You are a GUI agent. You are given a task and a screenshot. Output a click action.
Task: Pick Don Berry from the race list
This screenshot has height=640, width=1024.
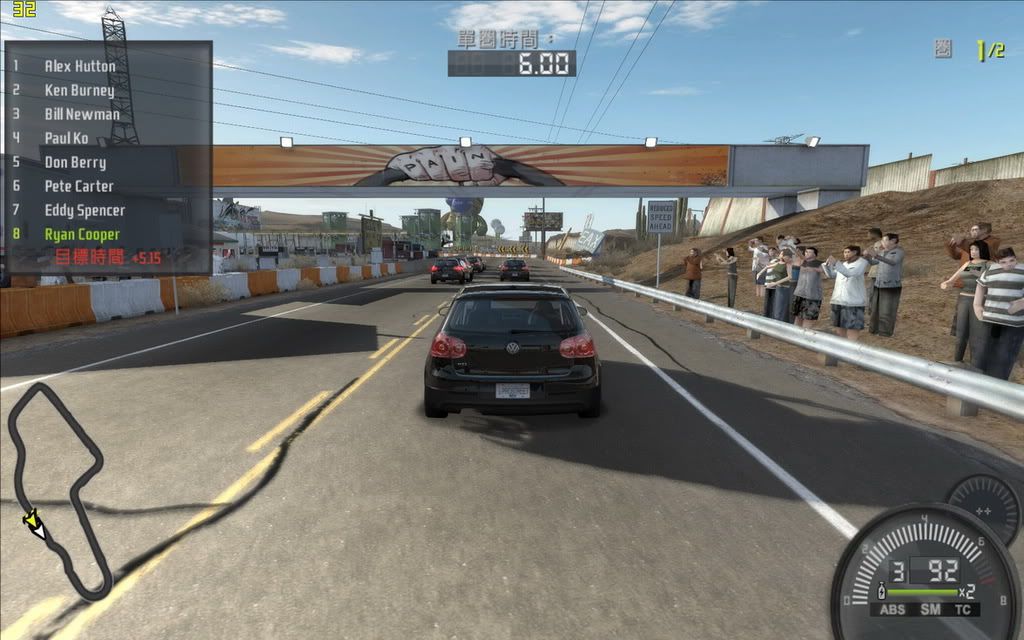pos(75,162)
